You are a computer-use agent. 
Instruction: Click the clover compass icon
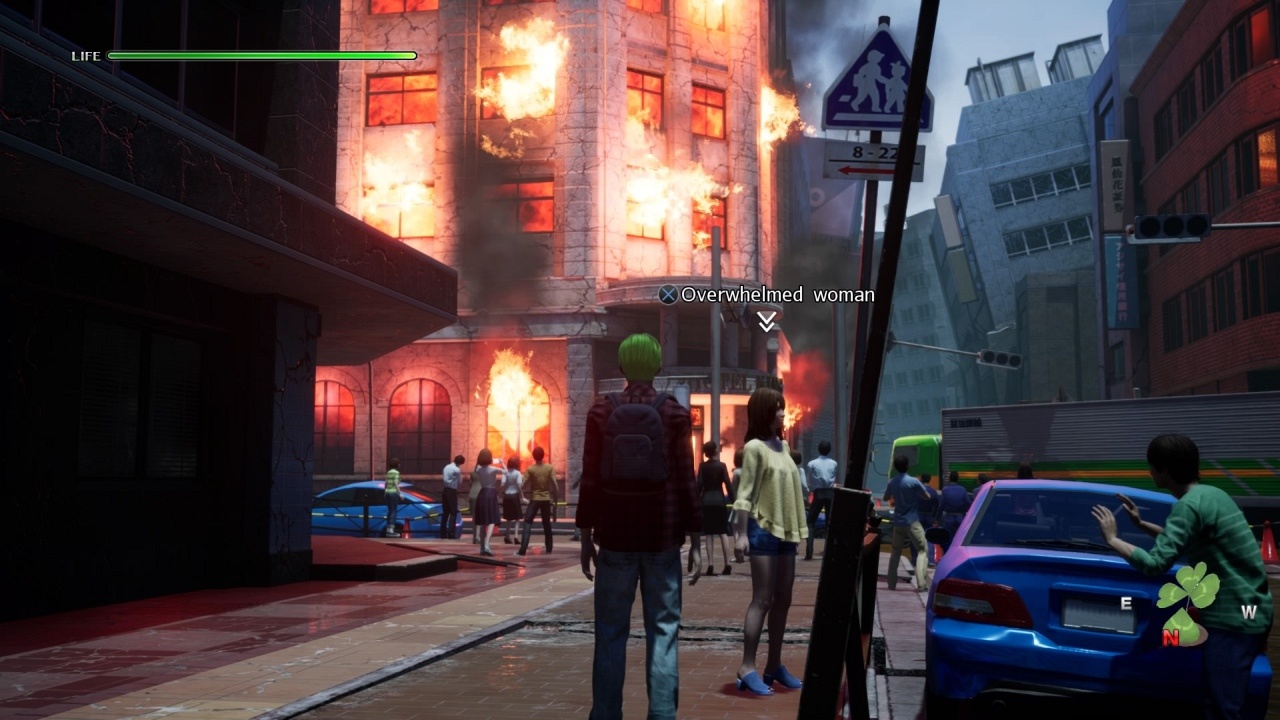click(1187, 603)
